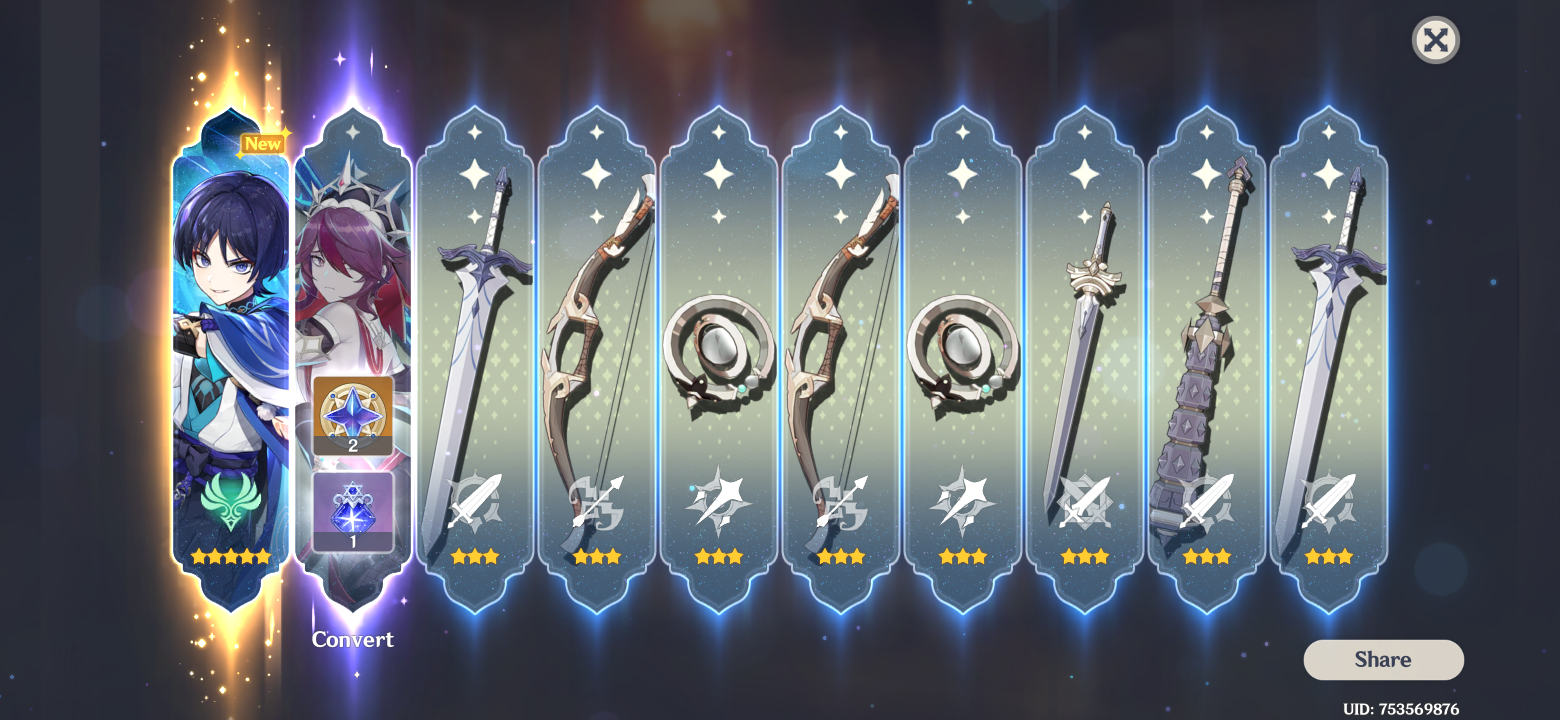Viewport: 1560px width, 720px height.
Task: Click the three-star rating on the first sword card
Action: [x=474, y=556]
